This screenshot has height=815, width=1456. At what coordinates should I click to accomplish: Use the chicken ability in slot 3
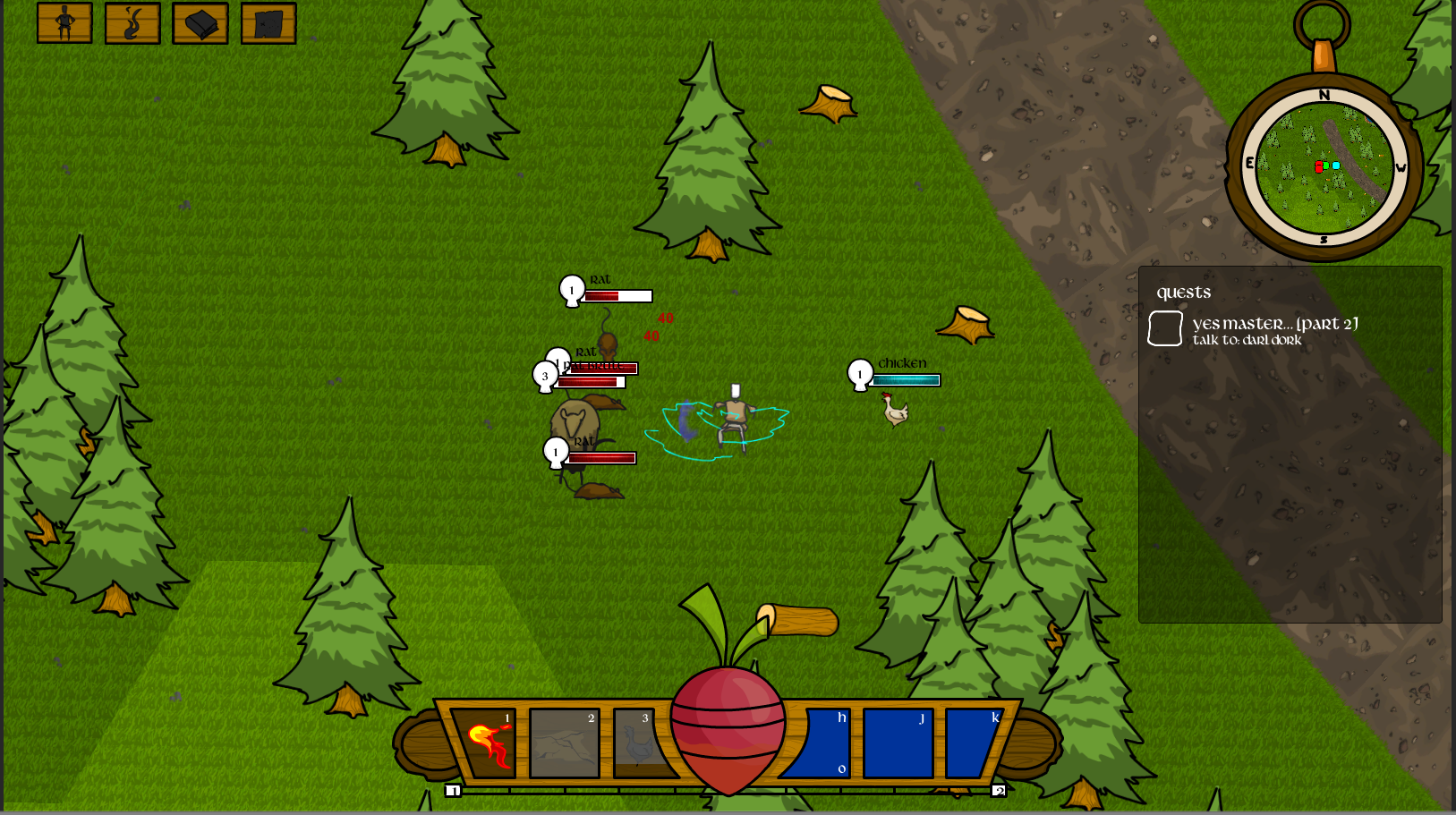(640, 743)
